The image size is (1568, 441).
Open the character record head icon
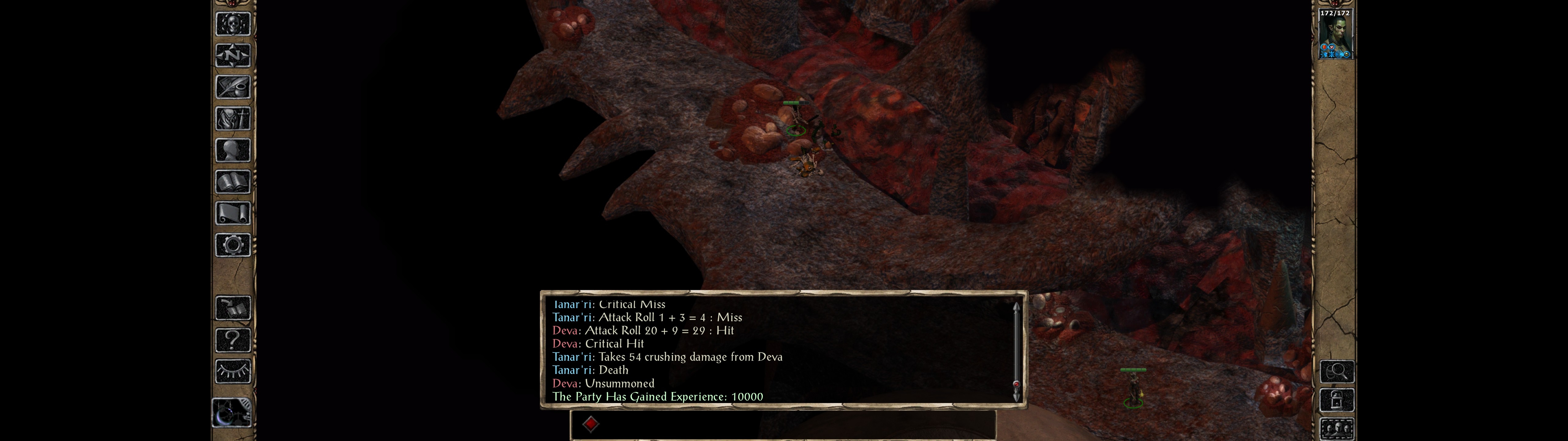pyautogui.click(x=233, y=150)
